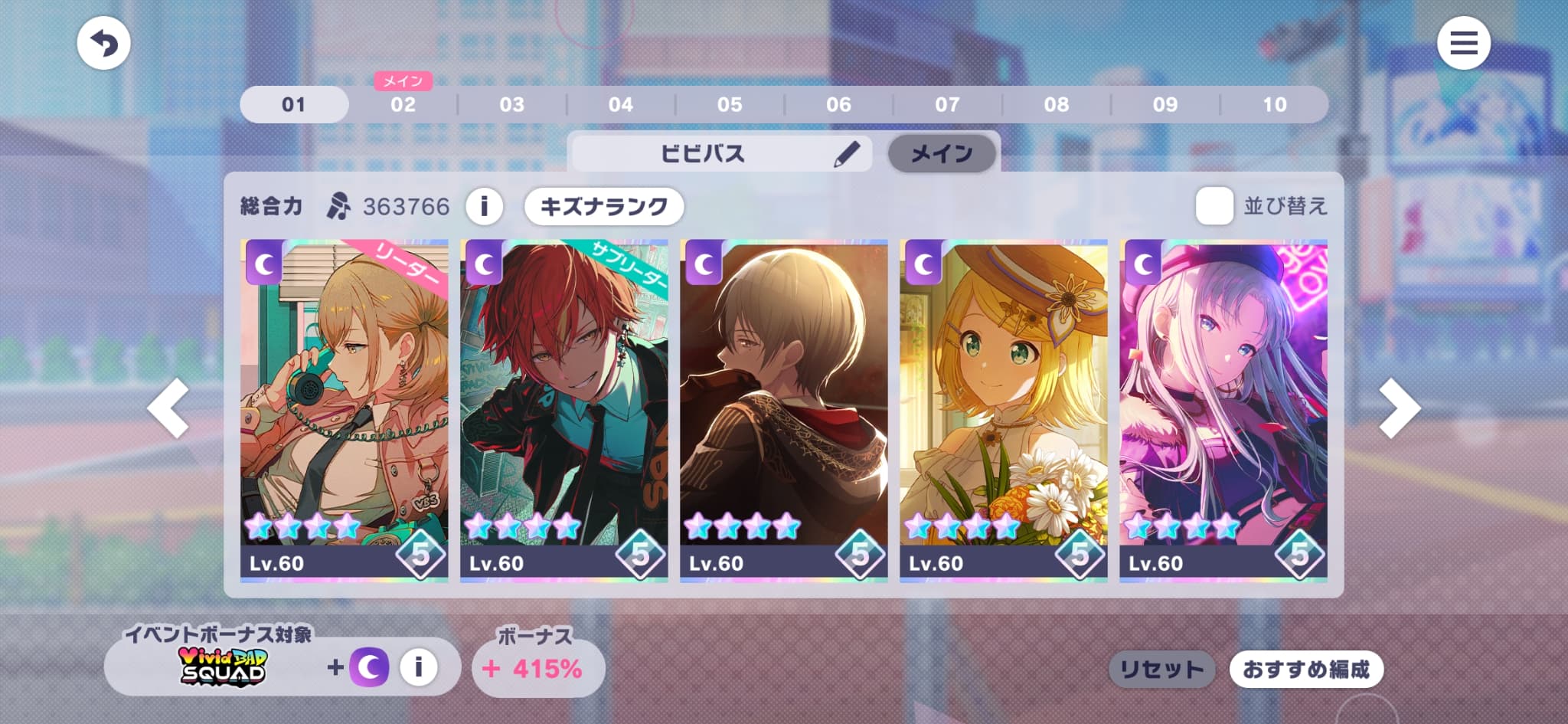This screenshot has height=724, width=1568.
Task: Choose team slot 10
Action: click(x=1274, y=104)
